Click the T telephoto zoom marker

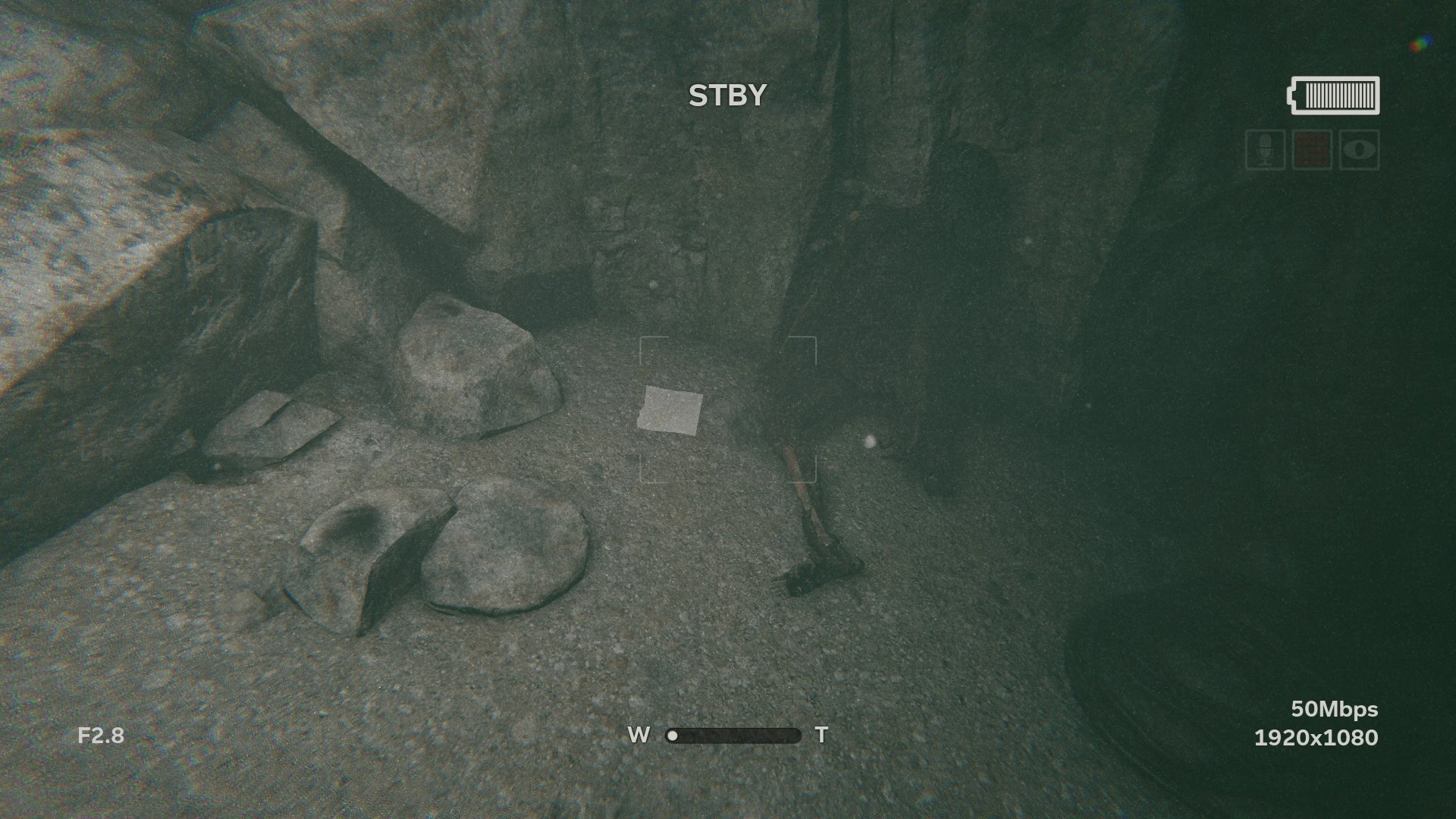coord(822,735)
